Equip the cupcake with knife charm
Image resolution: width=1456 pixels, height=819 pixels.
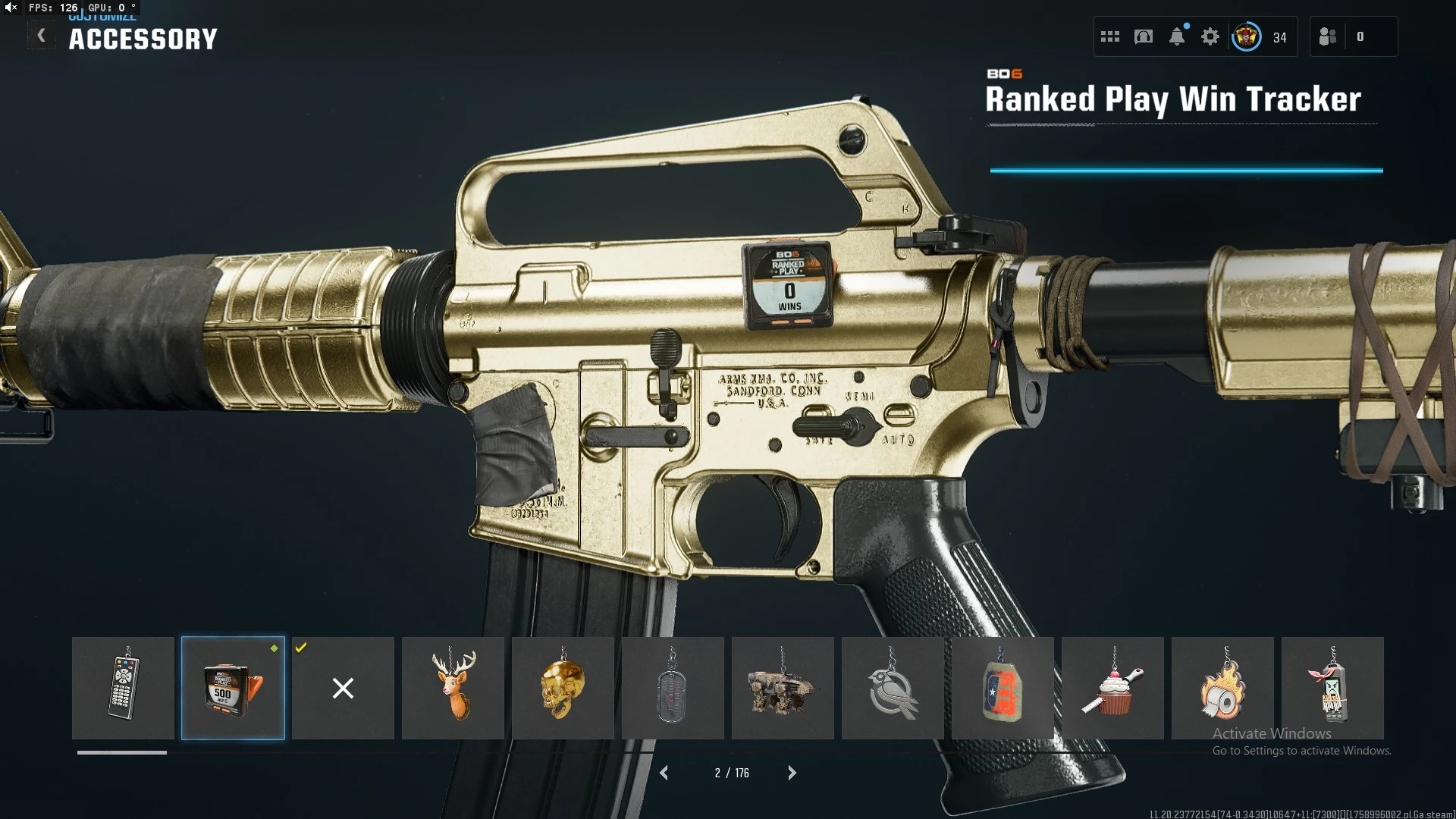tap(1112, 688)
